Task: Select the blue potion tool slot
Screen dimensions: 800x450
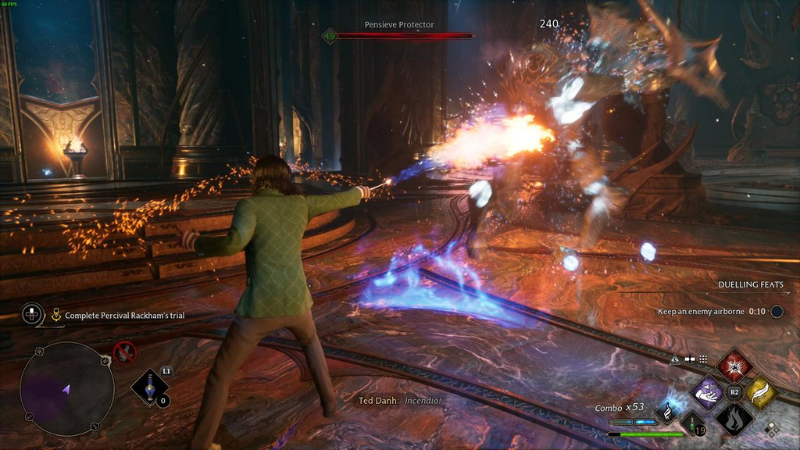Action: point(150,388)
